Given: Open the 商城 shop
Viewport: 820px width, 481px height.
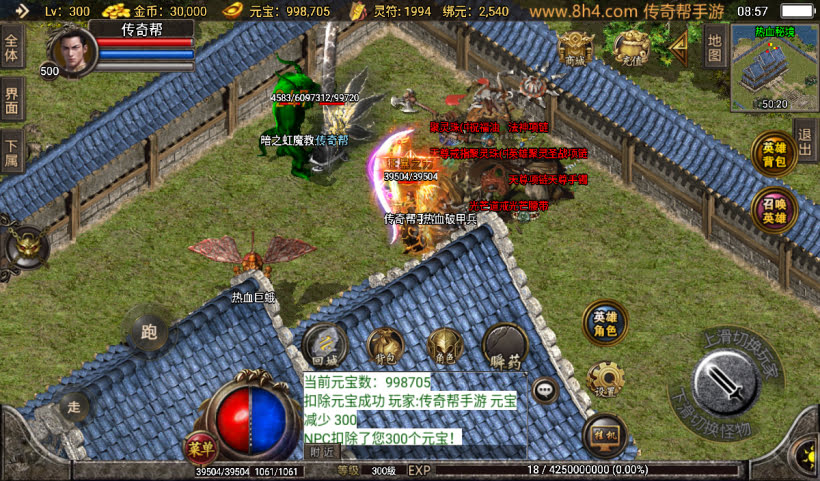Looking at the screenshot, I should click(576, 47).
